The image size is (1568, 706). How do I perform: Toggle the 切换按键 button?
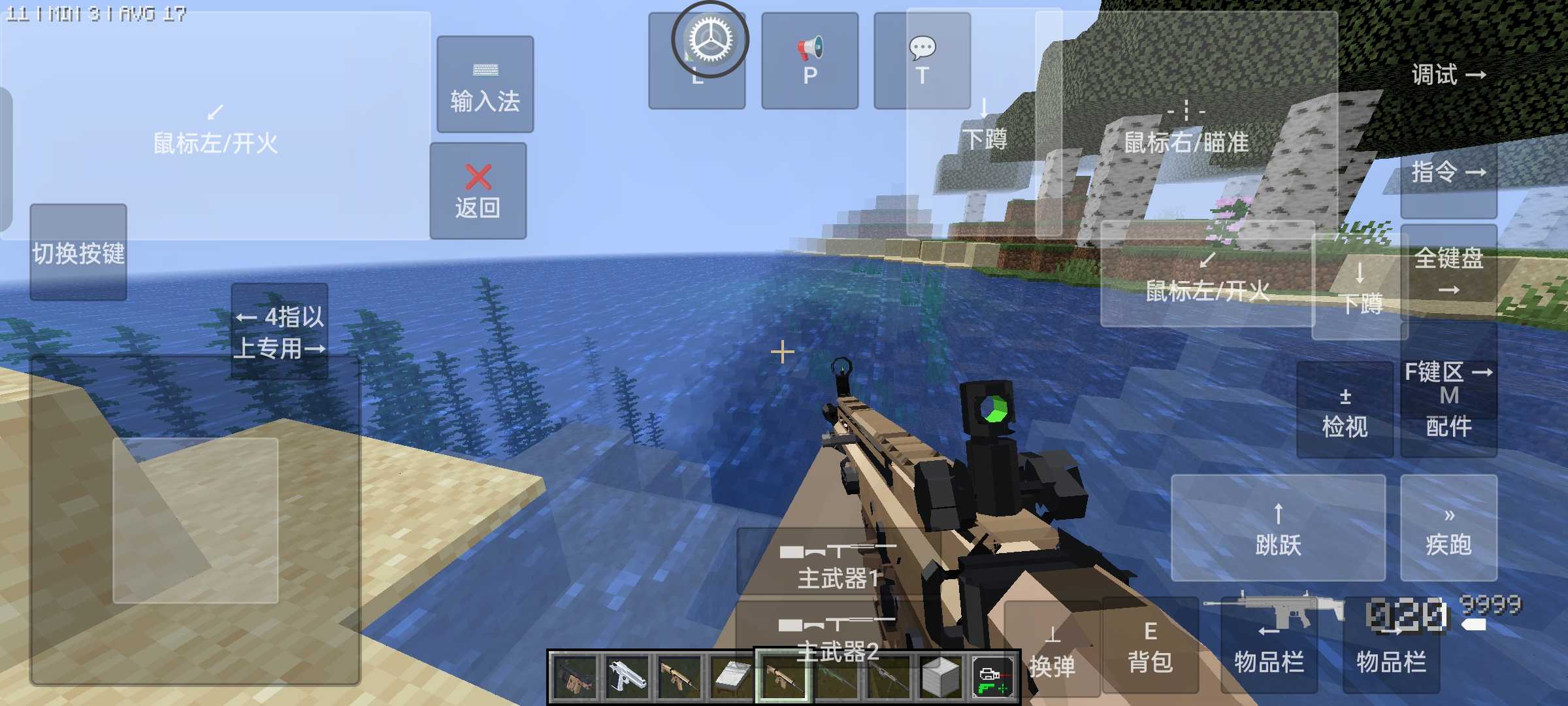pos(78,252)
